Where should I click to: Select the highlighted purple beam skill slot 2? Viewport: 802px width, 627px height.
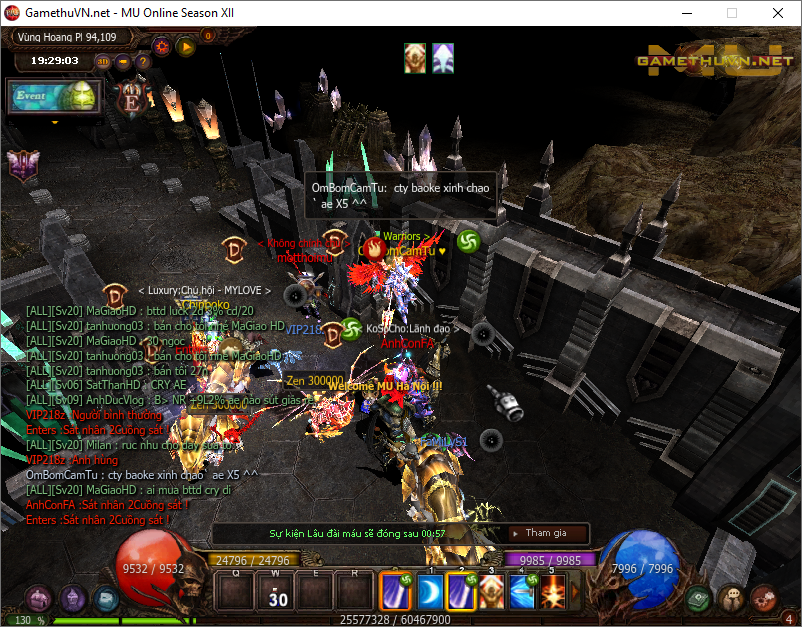(461, 591)
